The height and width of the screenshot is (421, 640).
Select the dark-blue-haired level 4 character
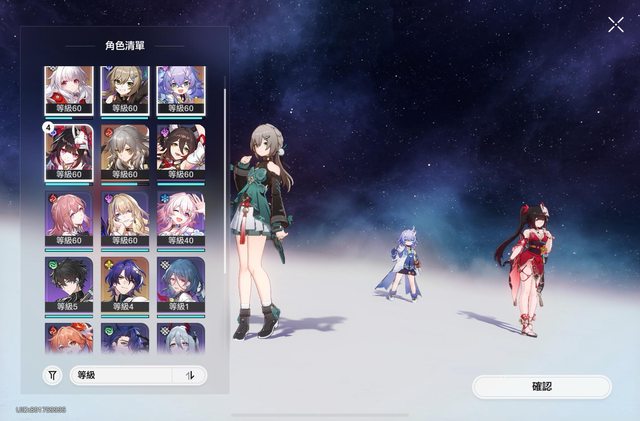125,285
